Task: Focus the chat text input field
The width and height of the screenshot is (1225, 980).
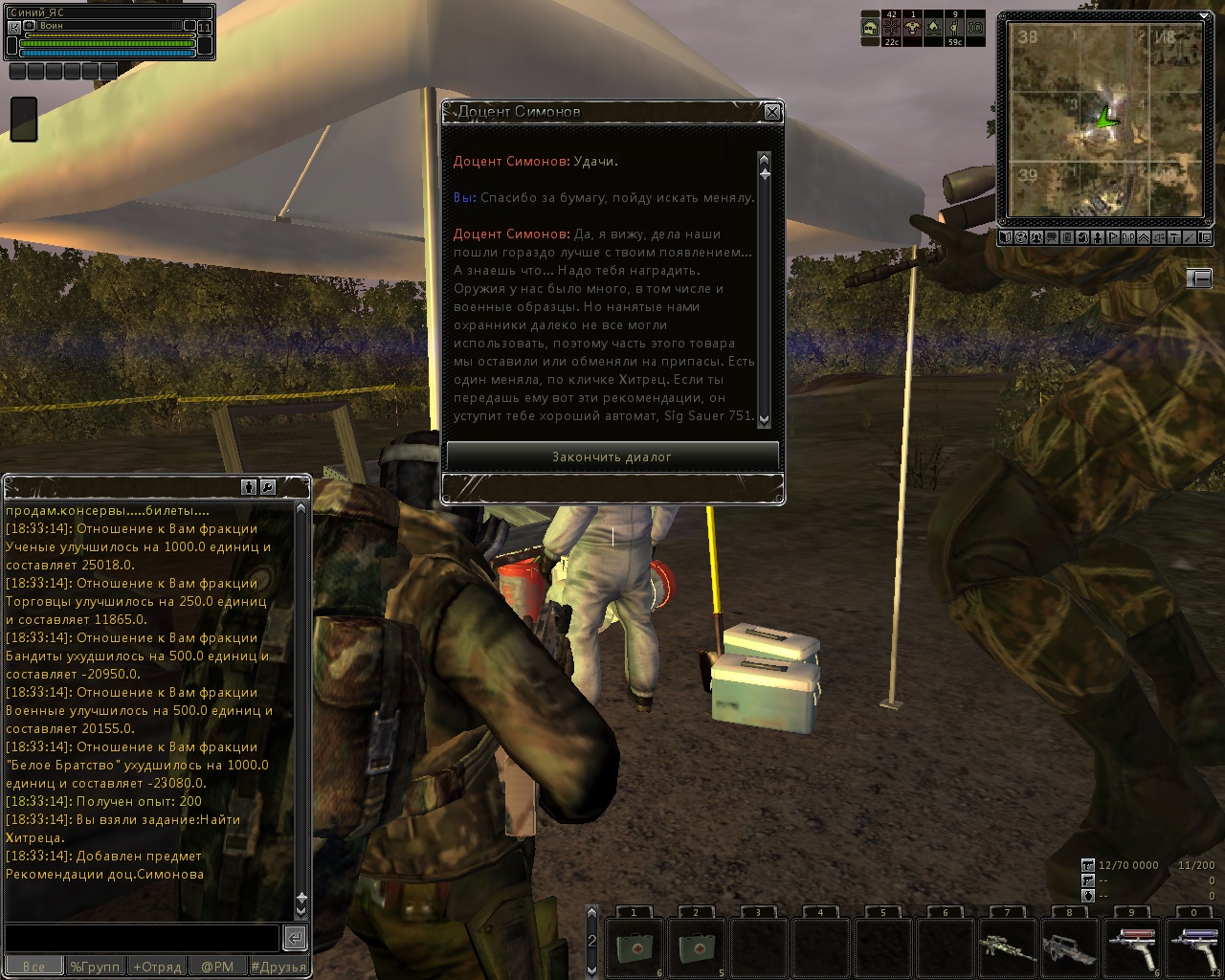Action: (x=142, y=937)
